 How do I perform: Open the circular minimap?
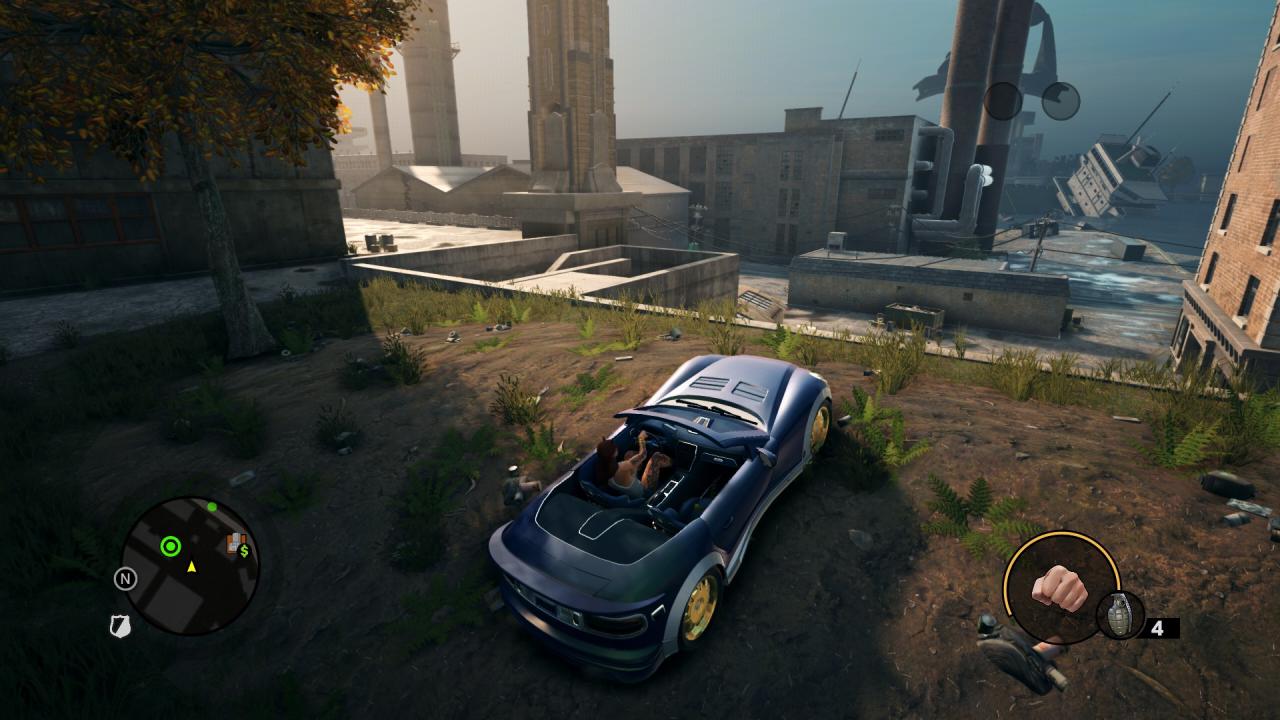pyautogui.click(x=190, y=566)
